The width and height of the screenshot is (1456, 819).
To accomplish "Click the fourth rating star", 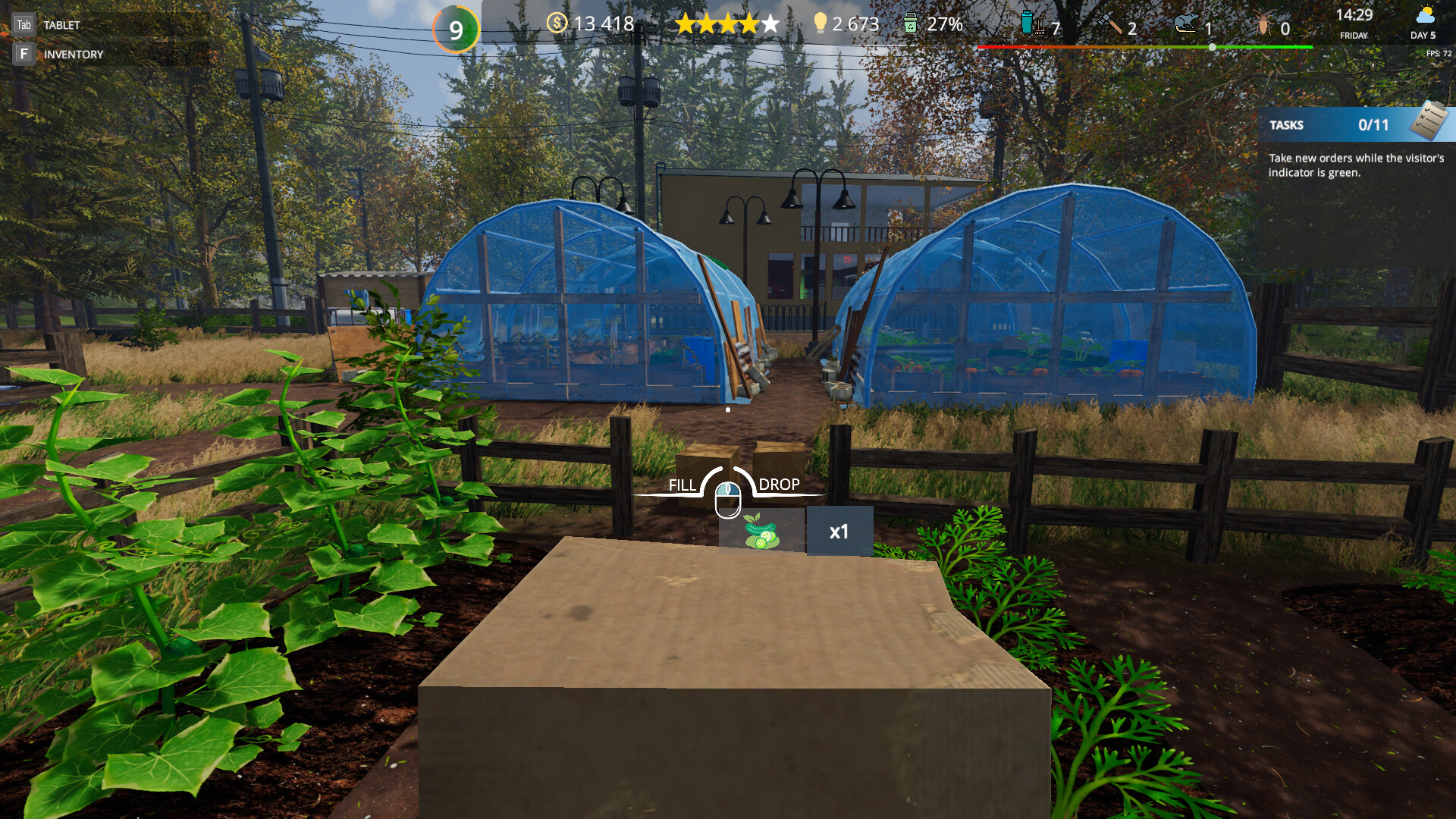I will [747, 24].
